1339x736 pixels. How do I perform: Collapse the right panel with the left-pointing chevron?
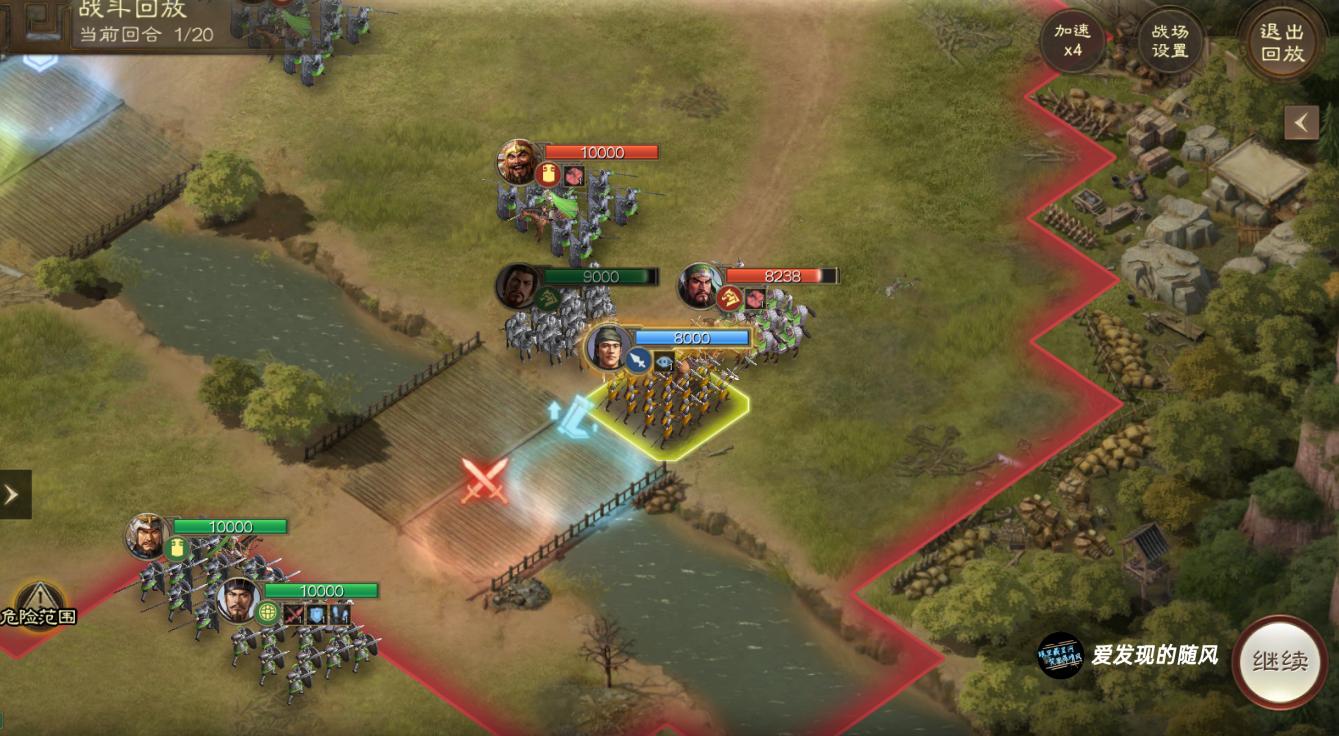point(1302,122)
